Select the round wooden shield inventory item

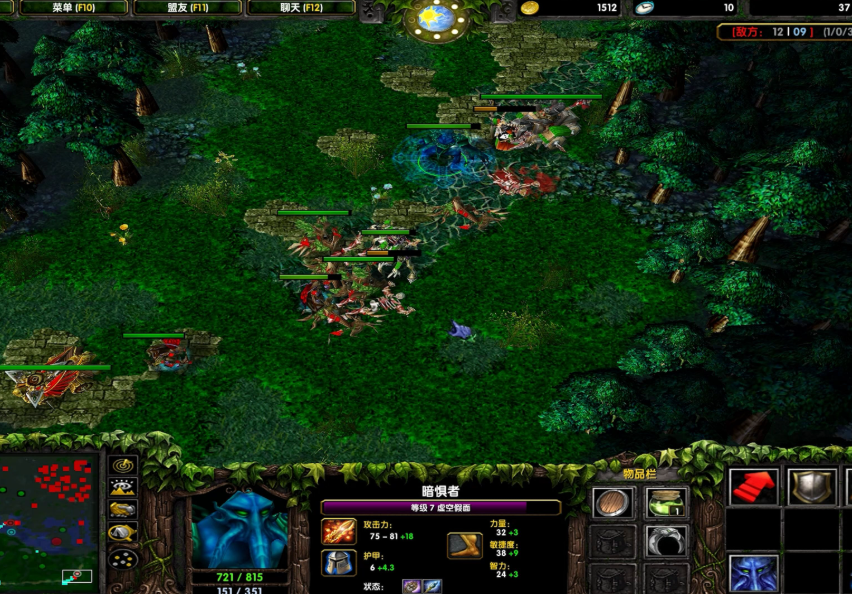(612, 502)
